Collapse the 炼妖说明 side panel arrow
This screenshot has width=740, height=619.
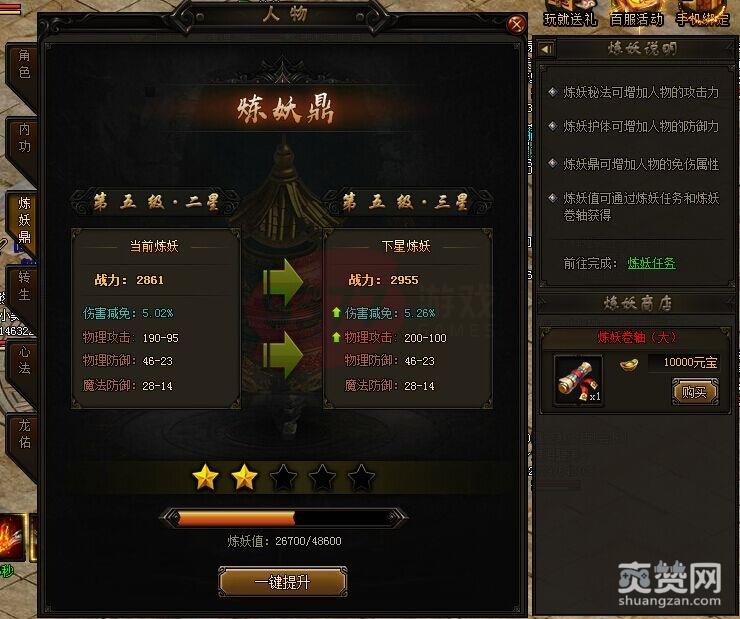tap(546, 49)
